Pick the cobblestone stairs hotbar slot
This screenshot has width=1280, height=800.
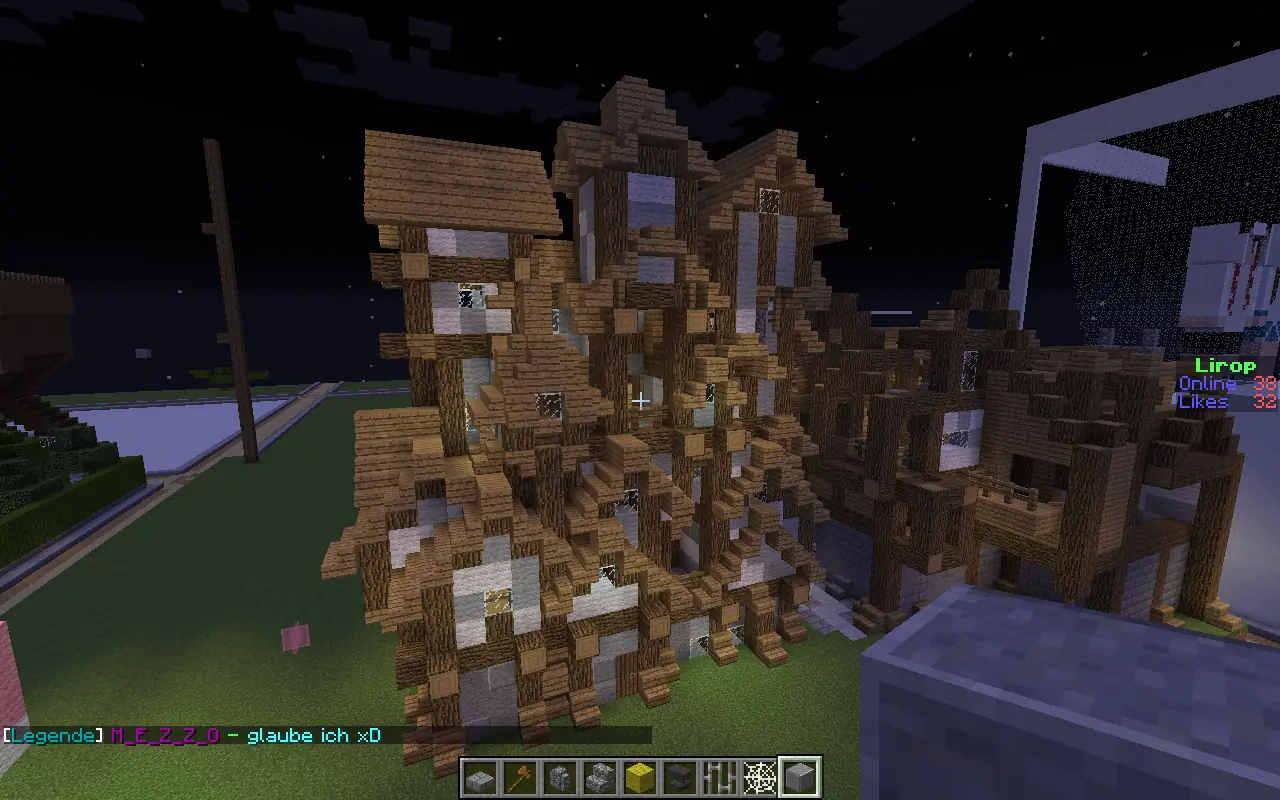(600, 777)
